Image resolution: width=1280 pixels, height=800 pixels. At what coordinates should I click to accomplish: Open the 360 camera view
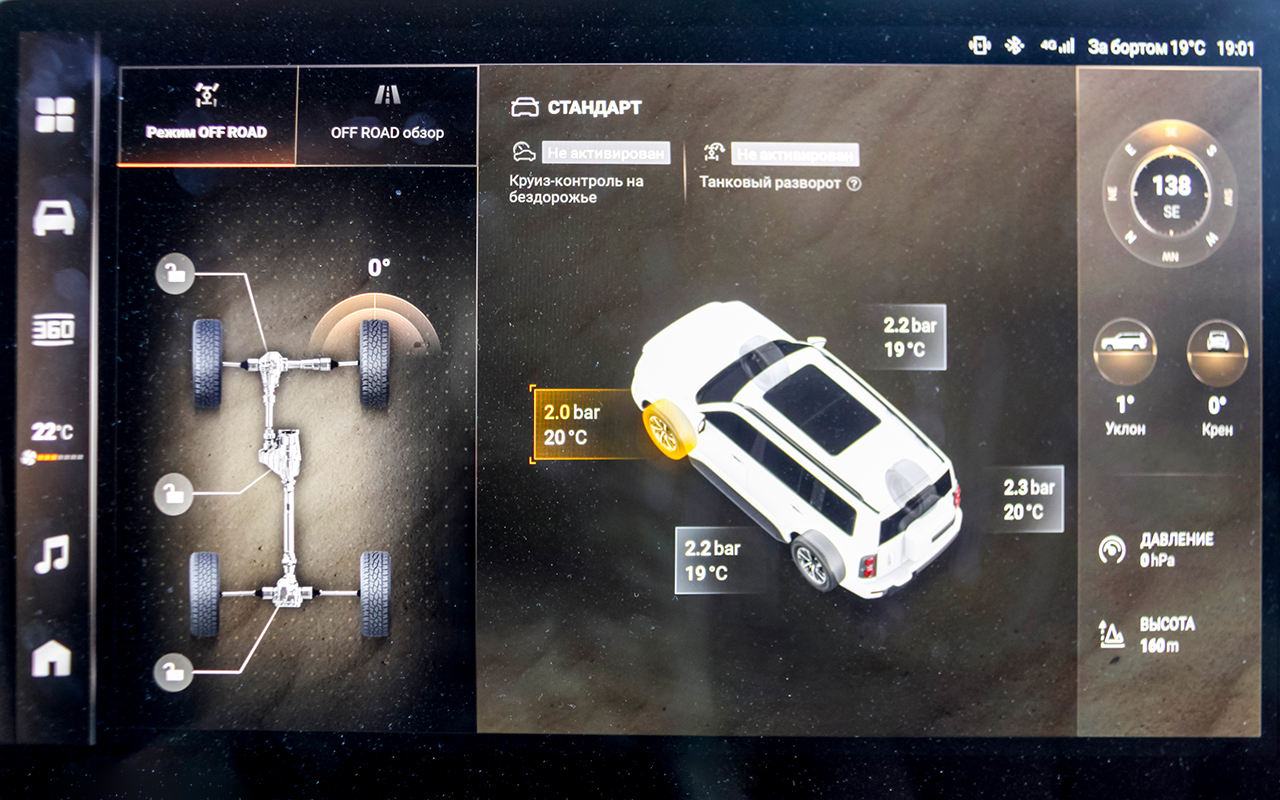pyautogui.click(x=54, y=330)
